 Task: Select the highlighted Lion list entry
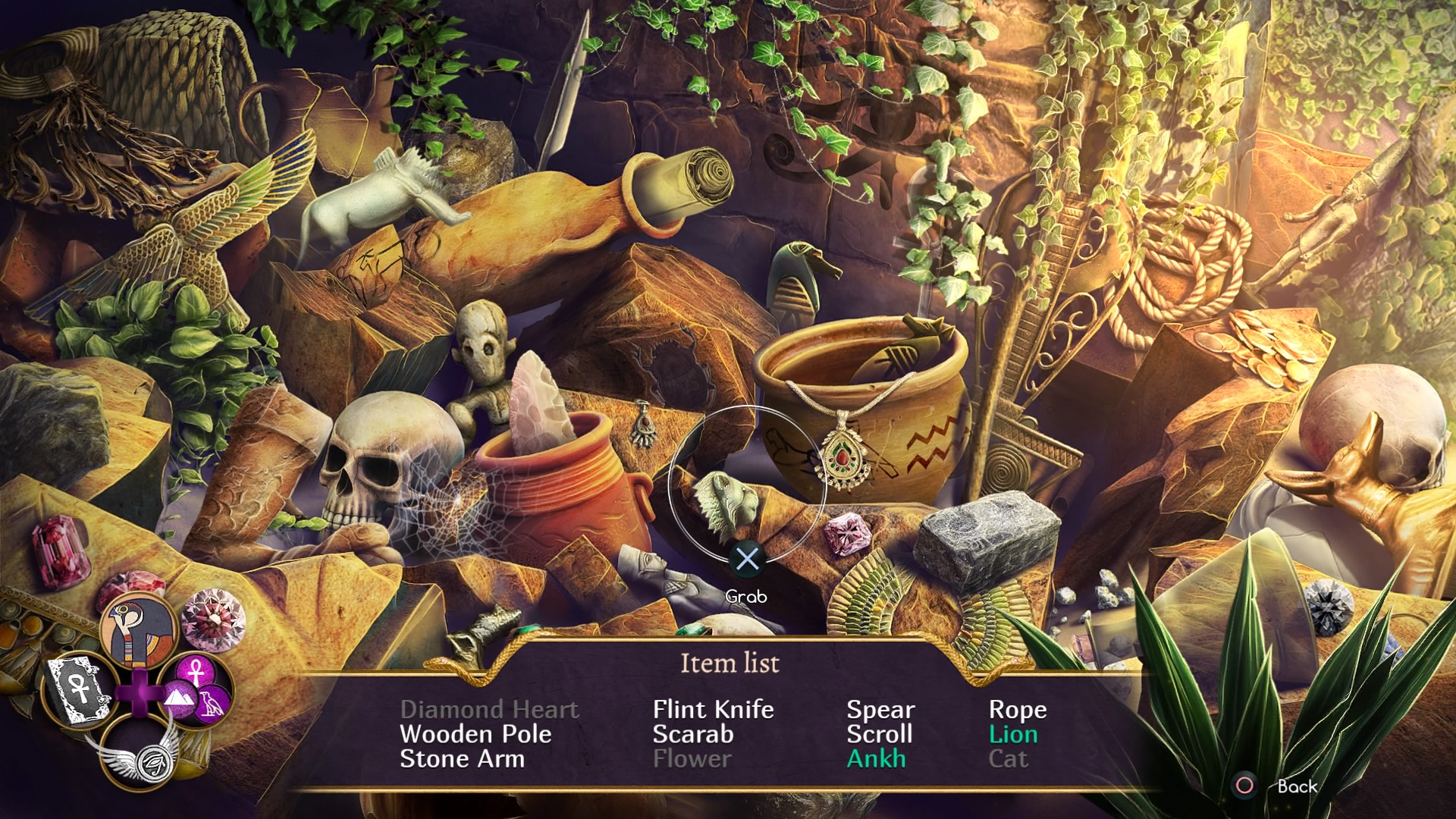click(x=1013, y=734)
